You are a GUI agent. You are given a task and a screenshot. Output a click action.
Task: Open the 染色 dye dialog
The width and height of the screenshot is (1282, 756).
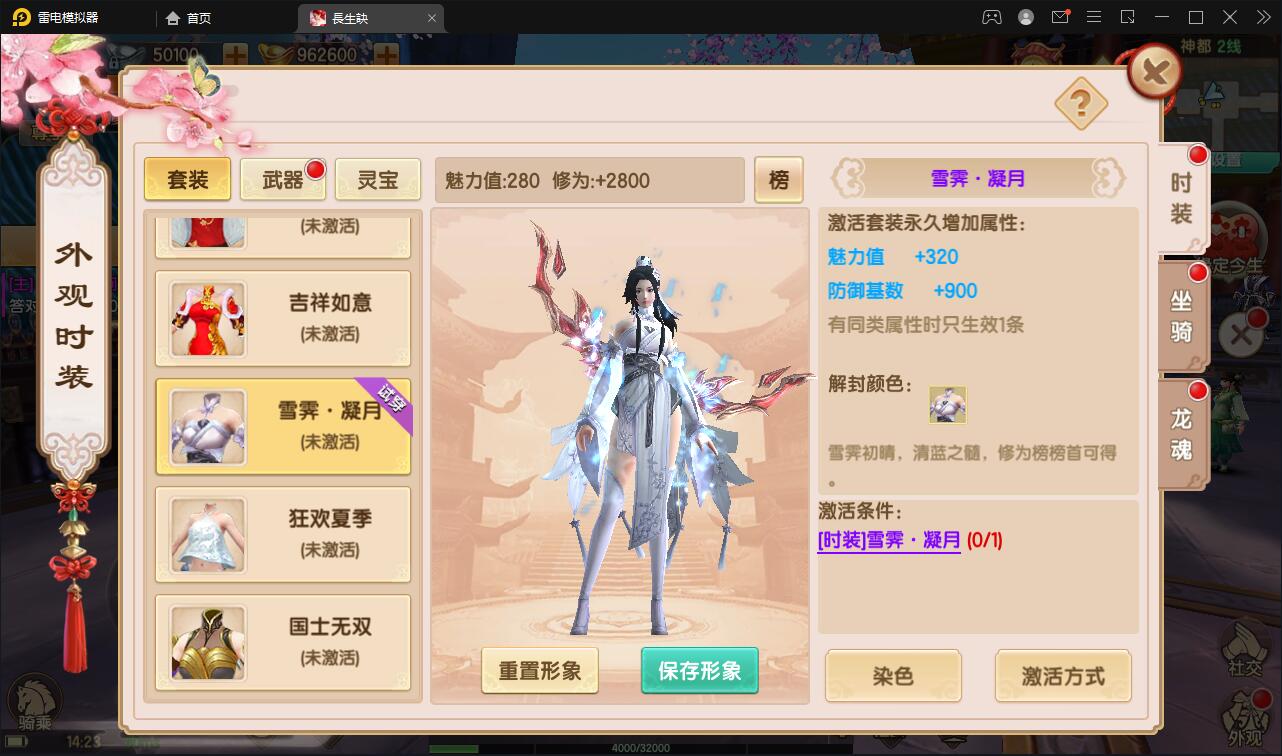click(x=891, y=676)
